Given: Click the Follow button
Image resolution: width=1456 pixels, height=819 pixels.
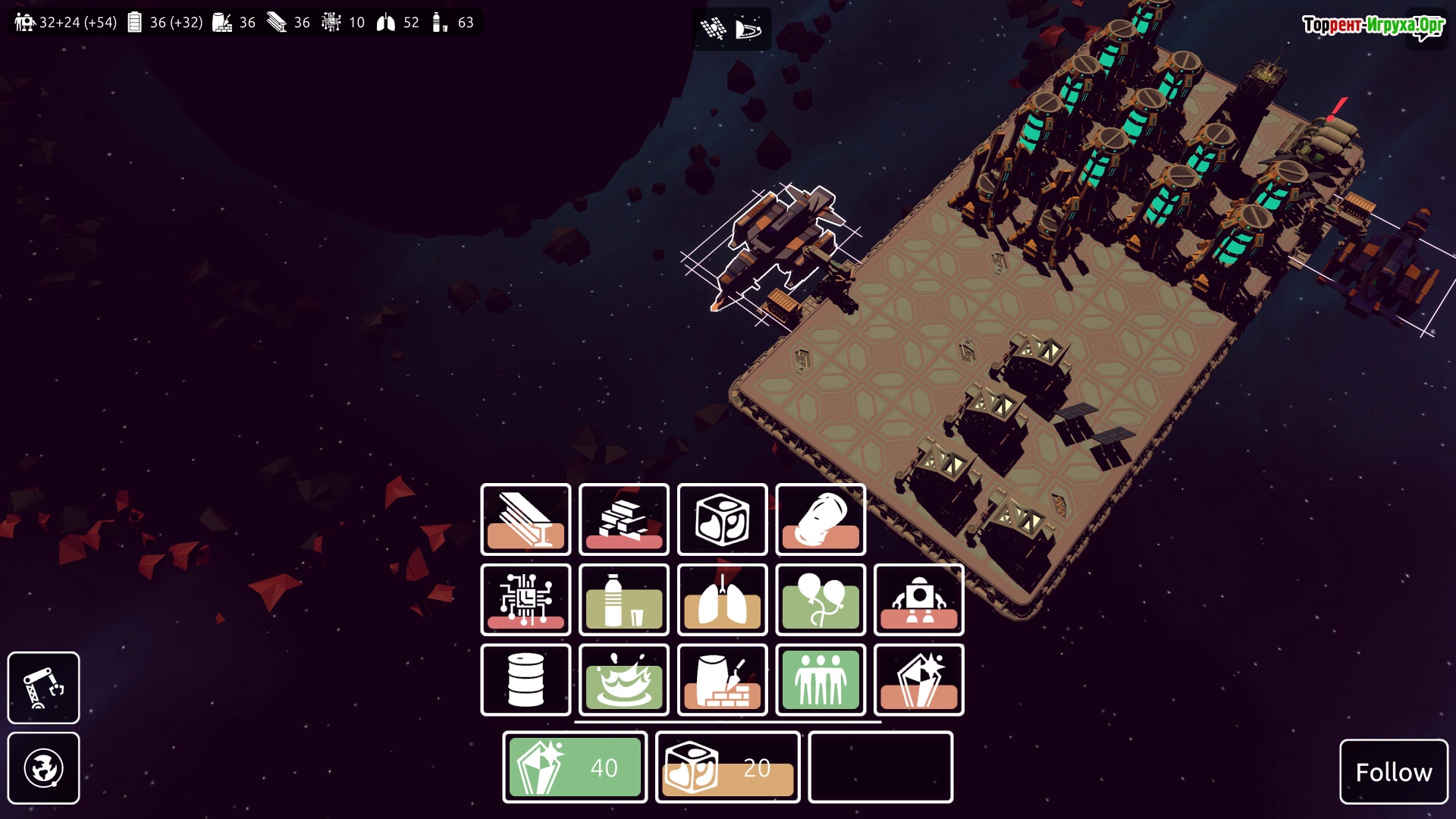Looking at the screenshot, I should pyautogui.click(x=1393, y=772).
